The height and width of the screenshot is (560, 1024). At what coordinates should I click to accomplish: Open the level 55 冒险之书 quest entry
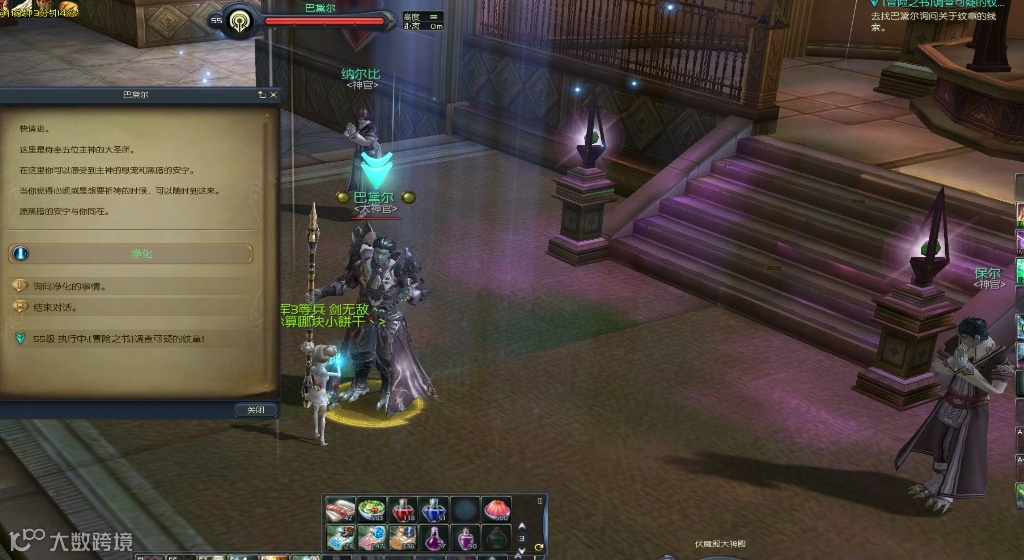pyautogui.click(x=118, y=340)
